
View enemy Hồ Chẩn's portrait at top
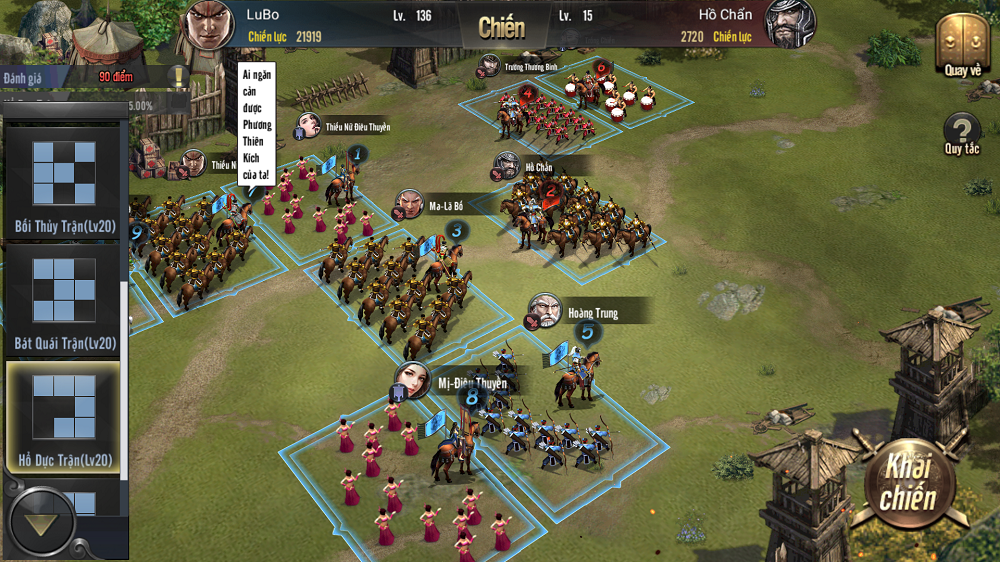click(790, 23)
